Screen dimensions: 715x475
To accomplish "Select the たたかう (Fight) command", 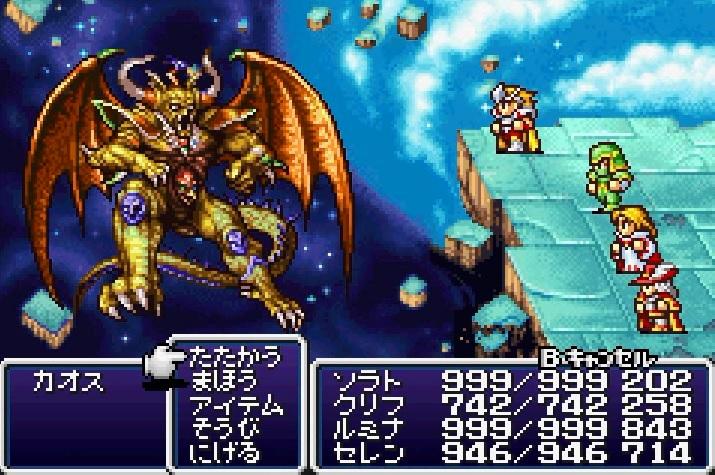I will 234,356.
